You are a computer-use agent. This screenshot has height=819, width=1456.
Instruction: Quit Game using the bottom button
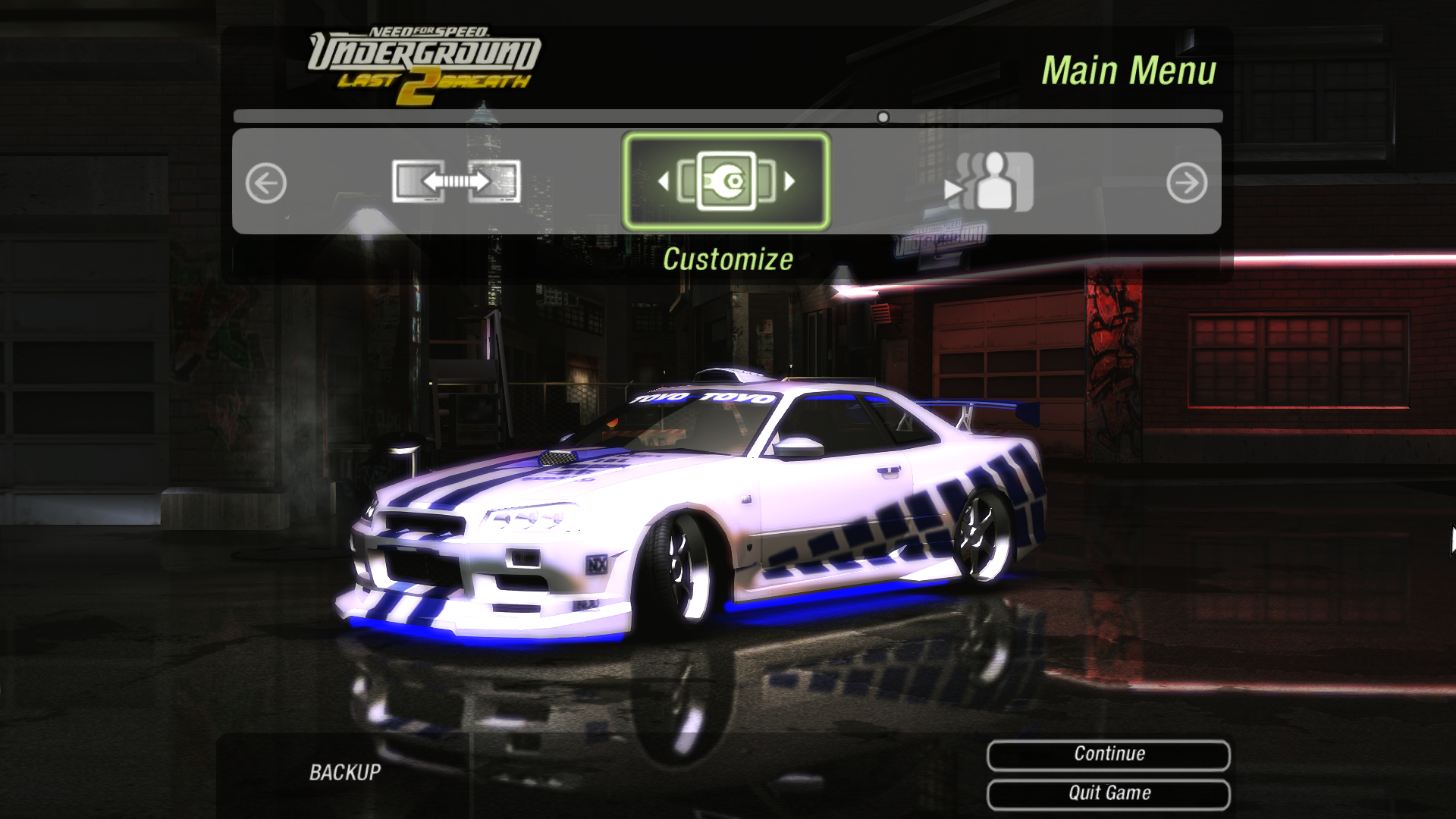coord(1108,793)
